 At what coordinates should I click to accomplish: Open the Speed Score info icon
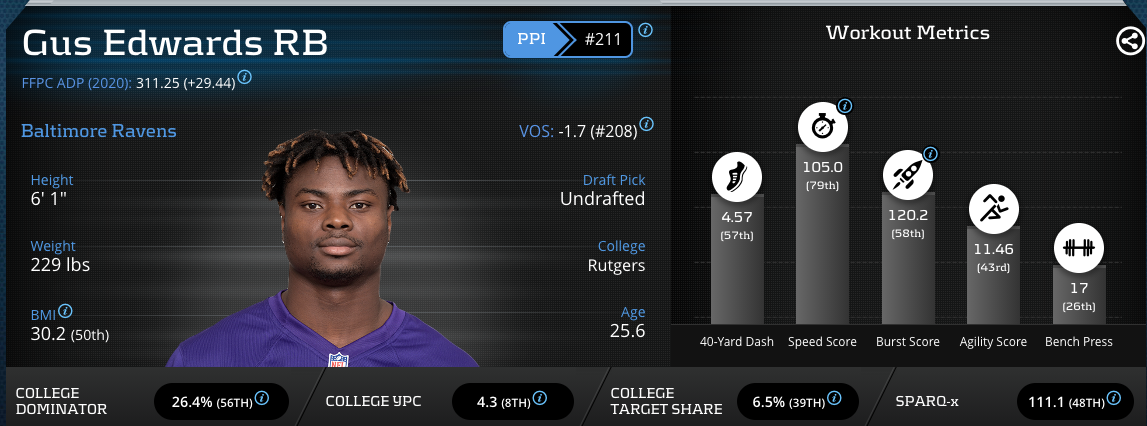(845, 106)
